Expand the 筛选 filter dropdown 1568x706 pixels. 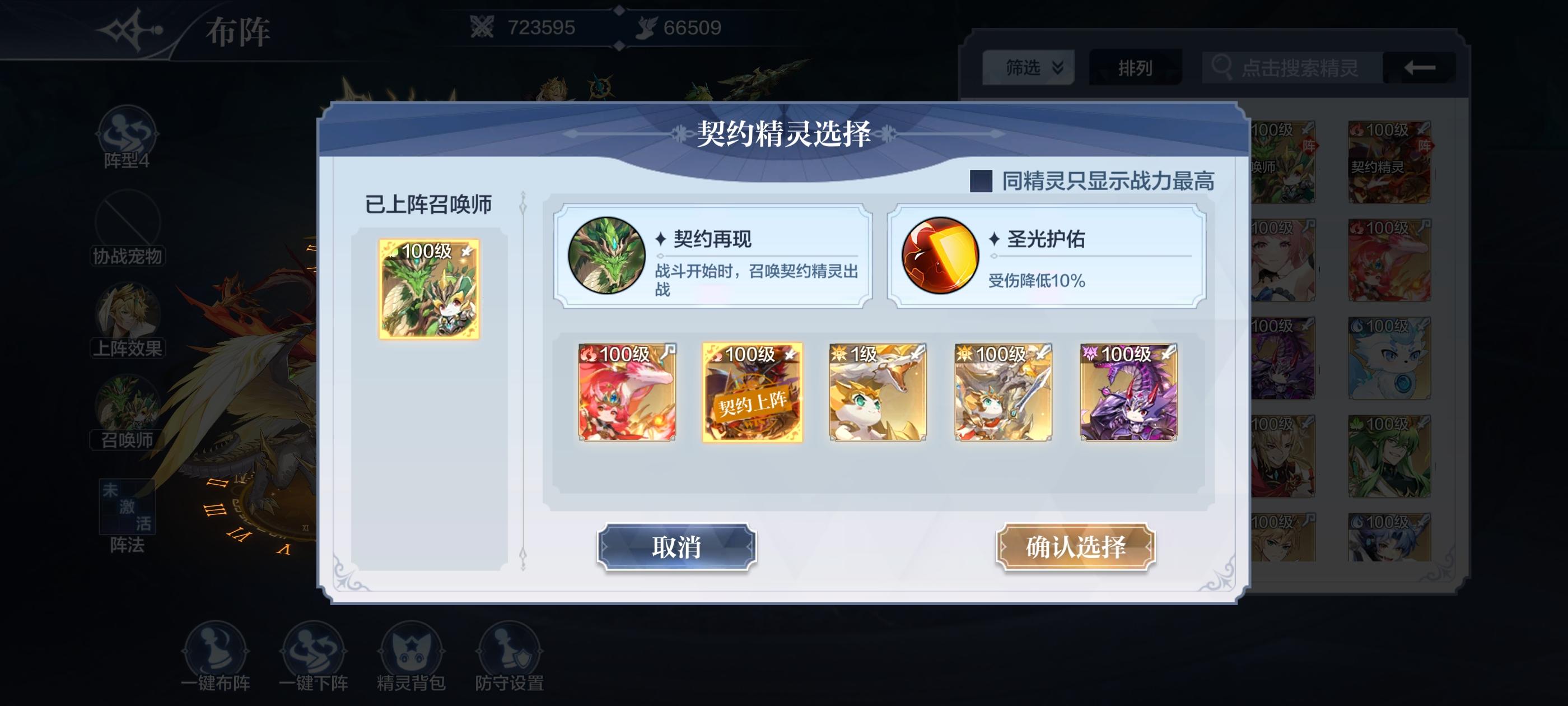pyautogui.click(x=1028, y=68)
